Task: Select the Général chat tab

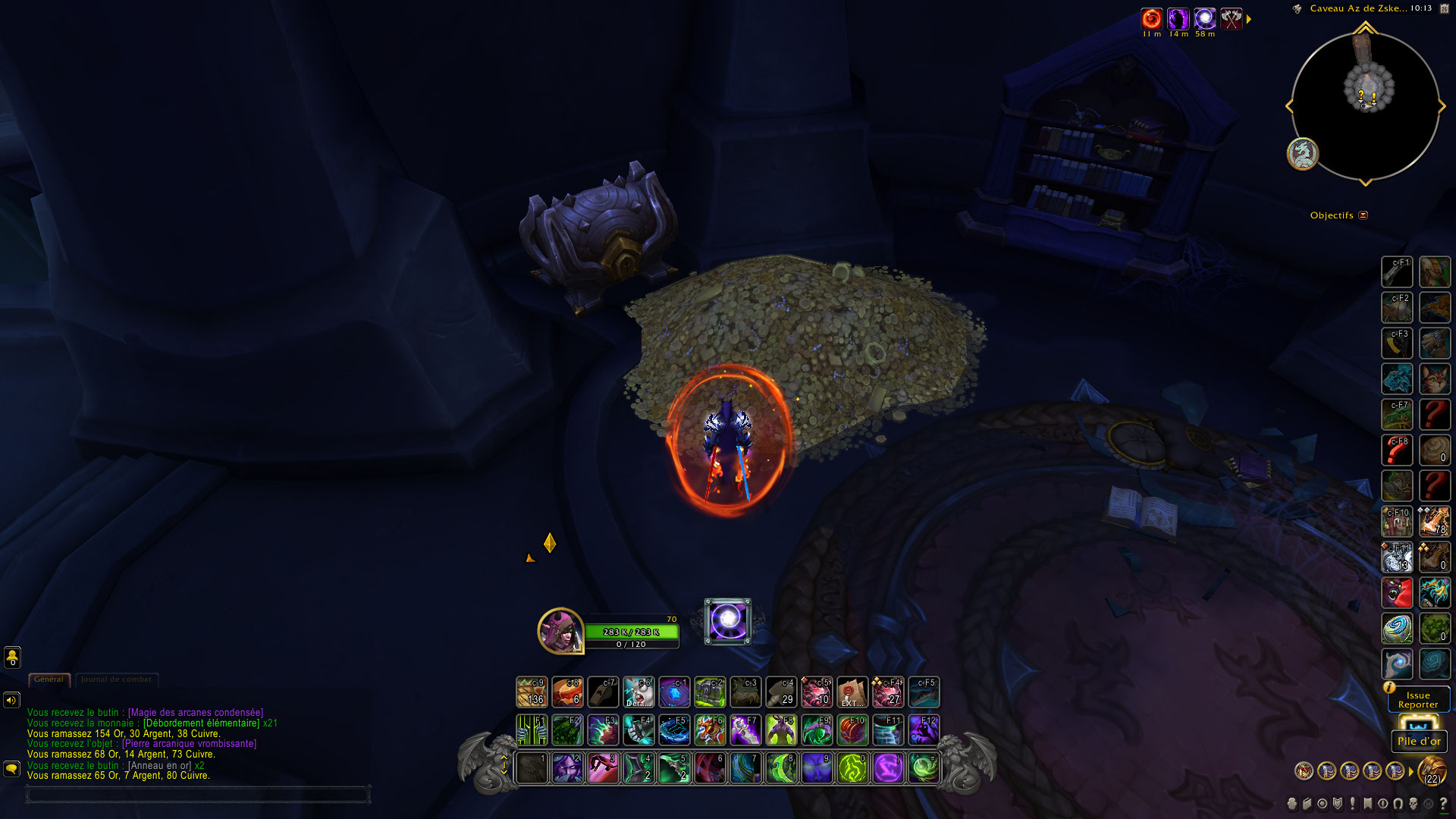Action: [49, 679]
